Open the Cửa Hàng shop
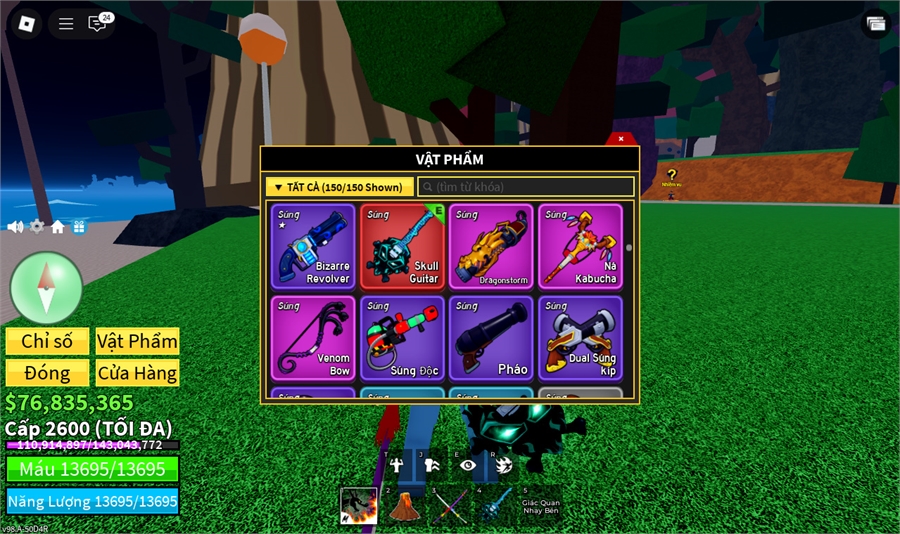This screenshot has width=900, height=534. point(137,373)
